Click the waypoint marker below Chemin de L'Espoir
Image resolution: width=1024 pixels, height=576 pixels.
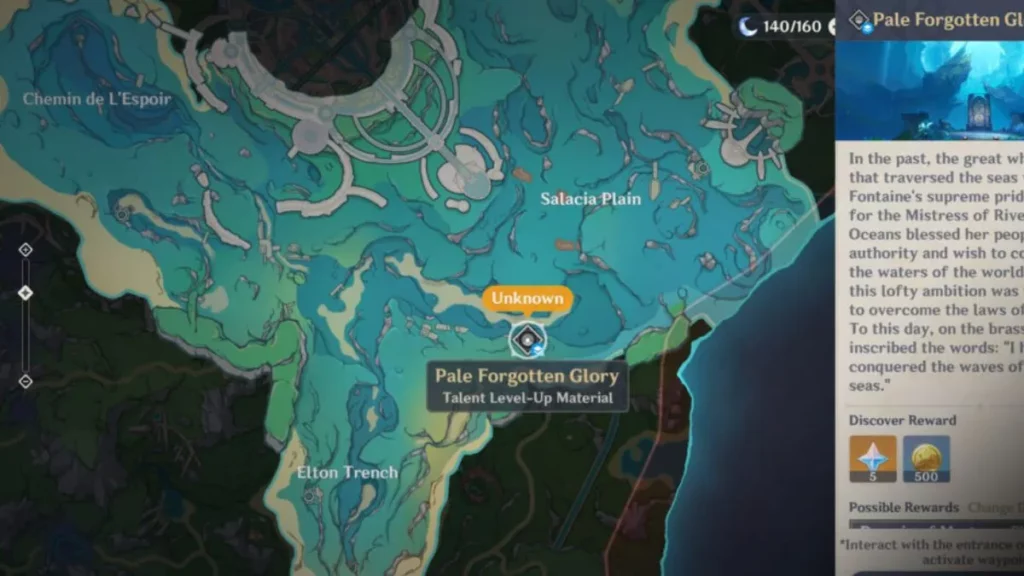click(x=123, y=212)
